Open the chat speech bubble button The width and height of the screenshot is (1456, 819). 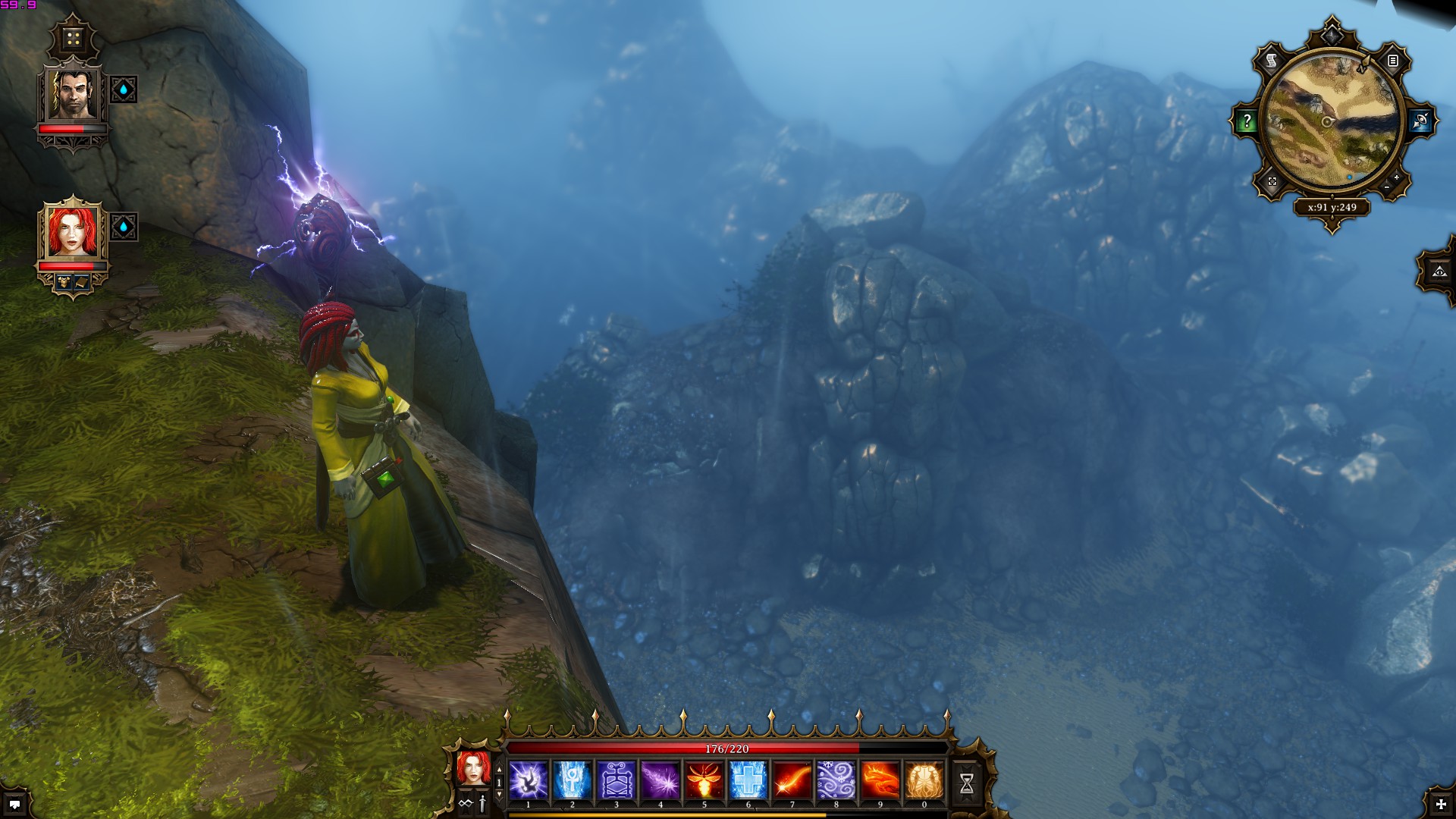[x=14, y=804]
